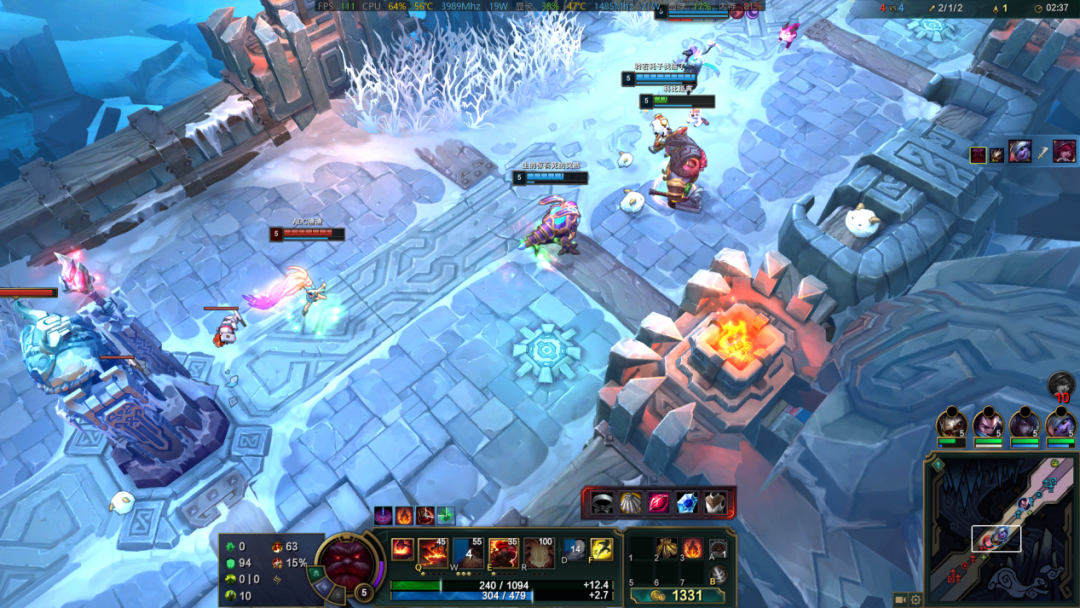Toggle the camera lock button beside the minimap
Image resolution: width=1080 pixels, height=608 pixels.
tap(900, 600)
